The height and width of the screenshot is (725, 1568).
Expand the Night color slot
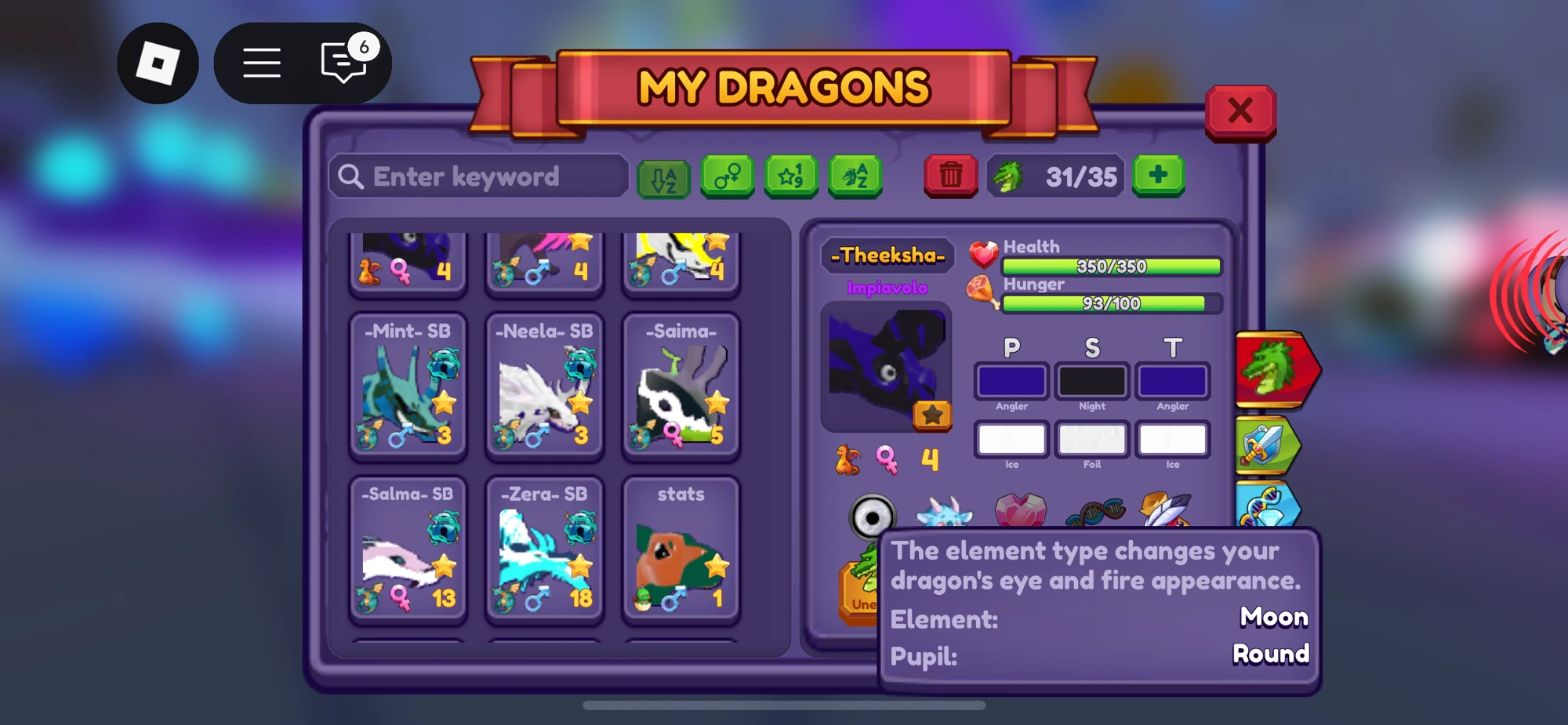coord(1091,382)
